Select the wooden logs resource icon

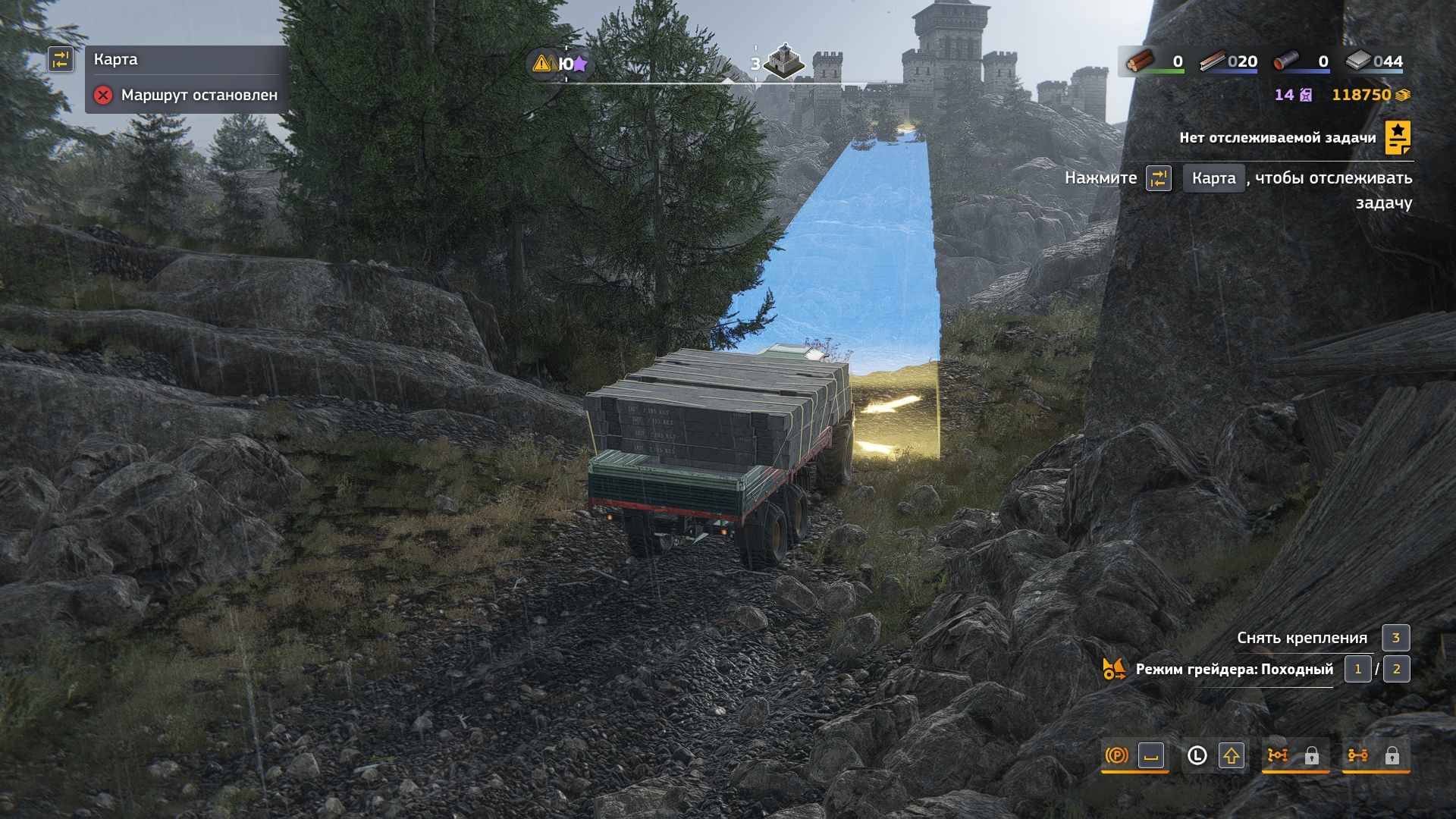pos(1139,61)
